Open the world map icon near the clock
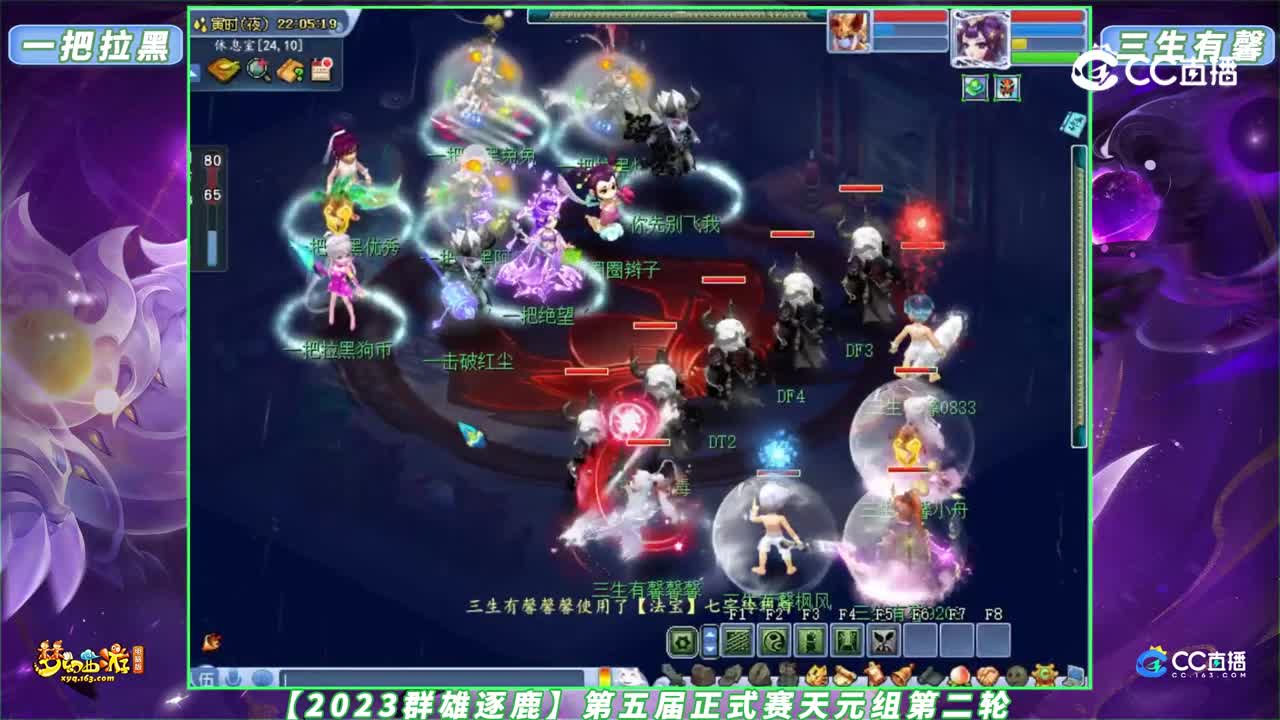 pos(224,70)
